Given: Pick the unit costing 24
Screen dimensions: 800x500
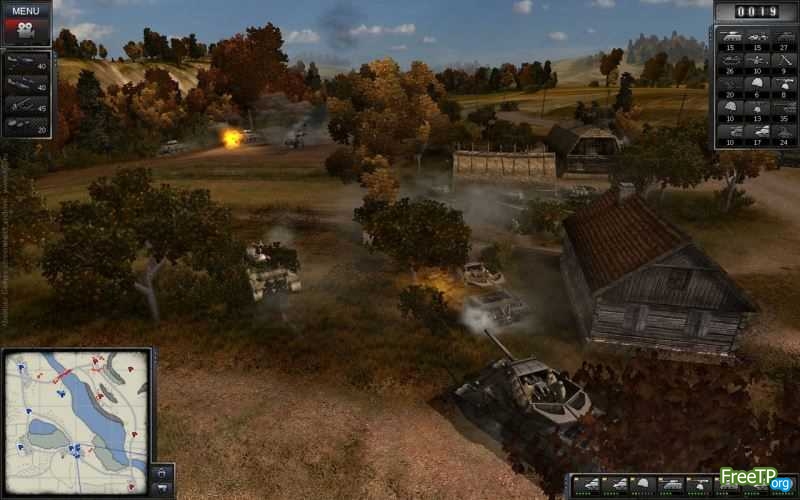Looking at the screenshot, I should (x=785, y=132).
